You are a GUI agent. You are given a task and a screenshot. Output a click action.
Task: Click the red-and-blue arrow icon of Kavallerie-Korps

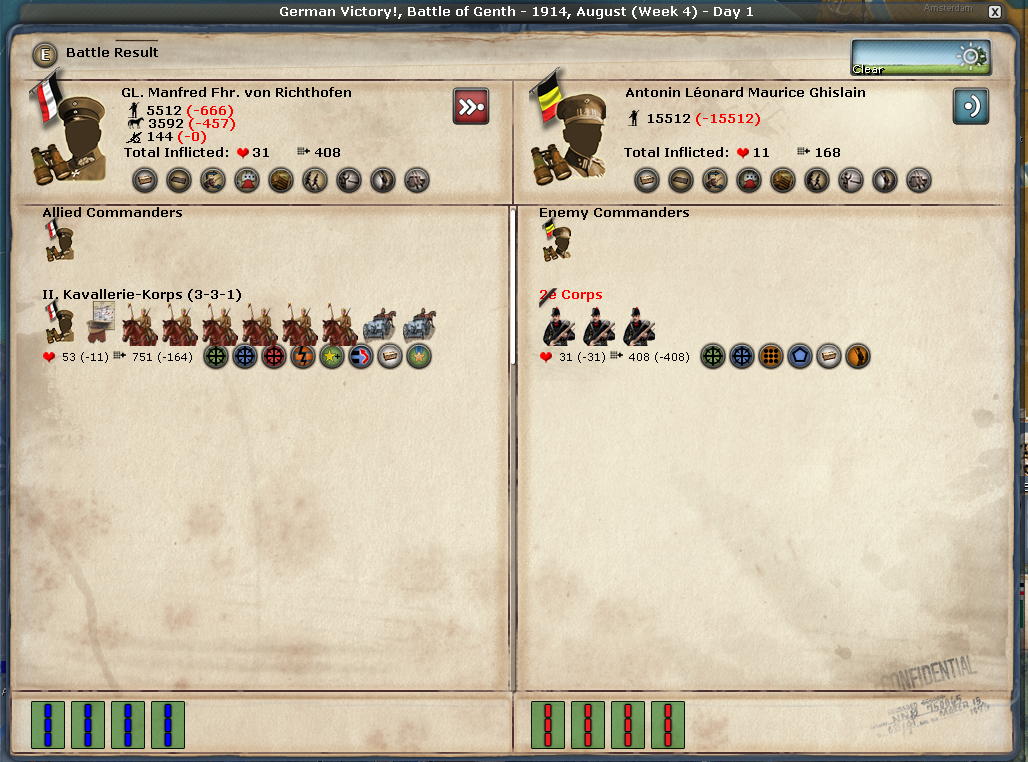[x=361, y=356]
